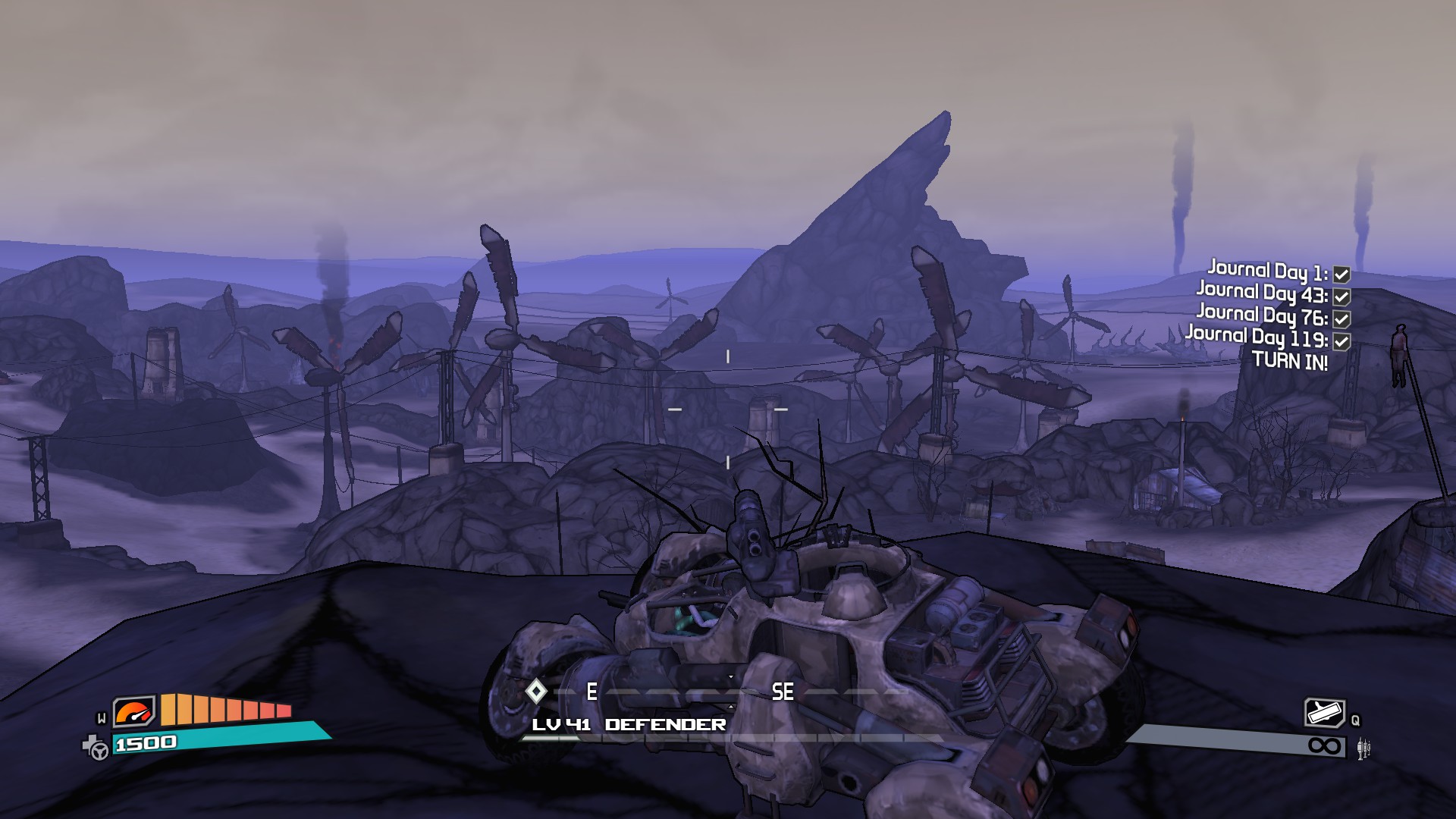Select the vehicle rocket launcher weapon icon
Viewport: 1456px width, 819px height.
(x=1324, y=713)
